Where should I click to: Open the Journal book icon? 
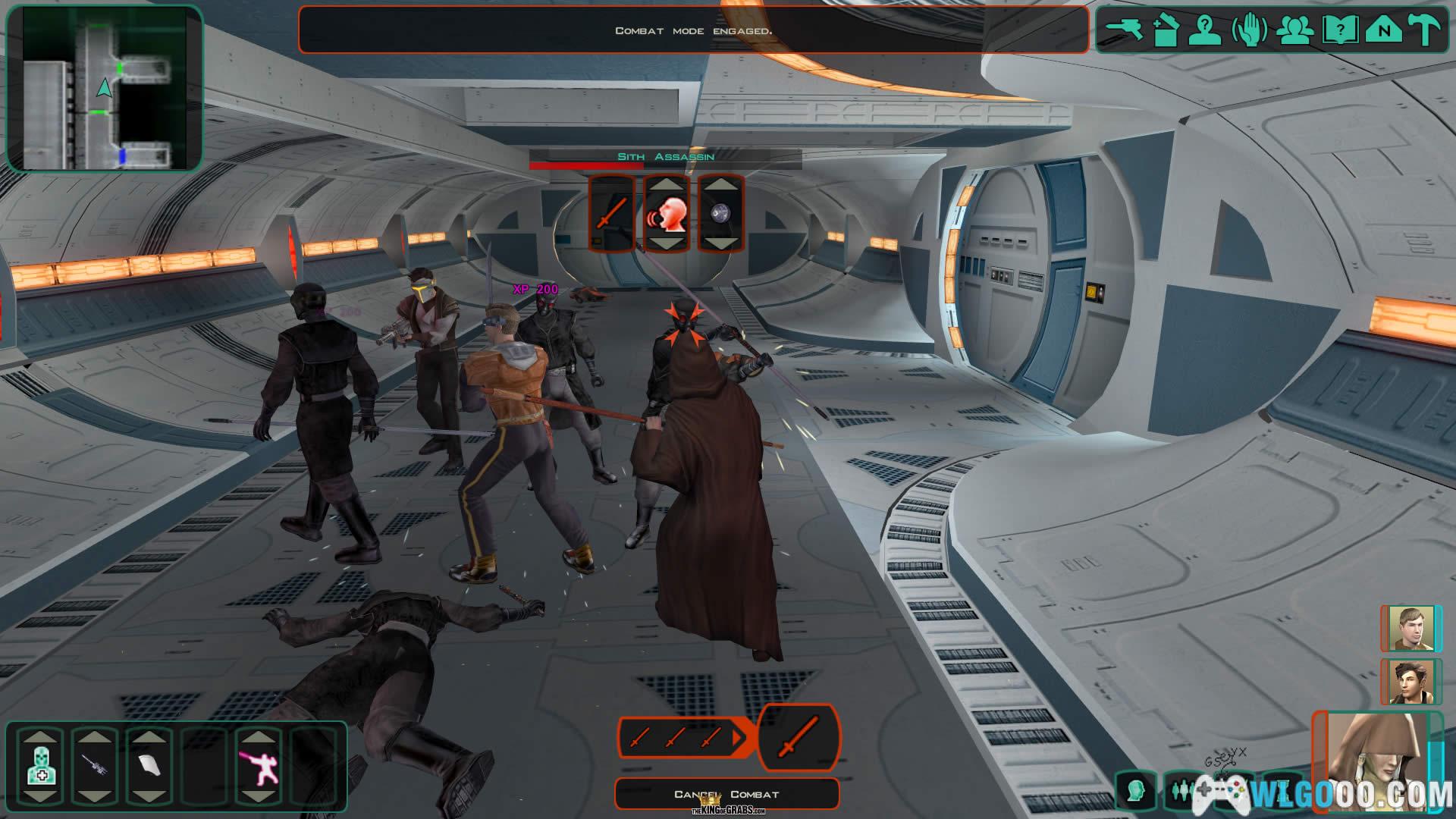1339,30
